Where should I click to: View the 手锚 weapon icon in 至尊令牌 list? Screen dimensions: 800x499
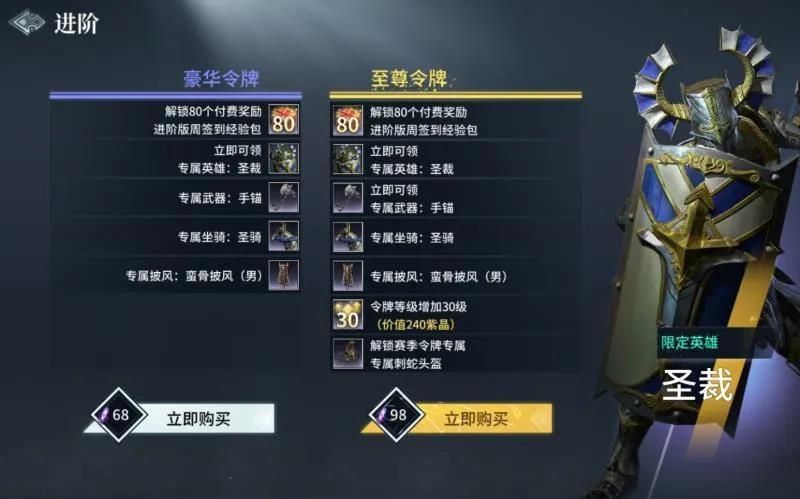click(x=348, y=197)
